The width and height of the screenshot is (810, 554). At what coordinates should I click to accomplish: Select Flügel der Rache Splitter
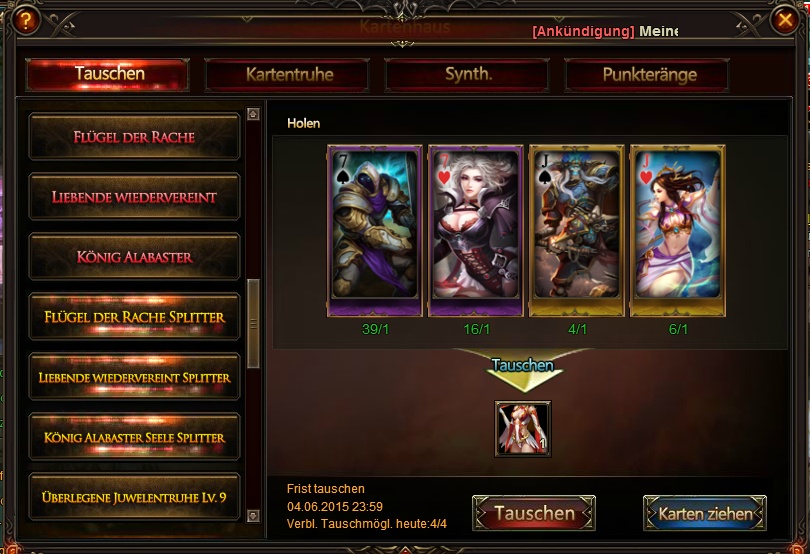pos(134,318)
